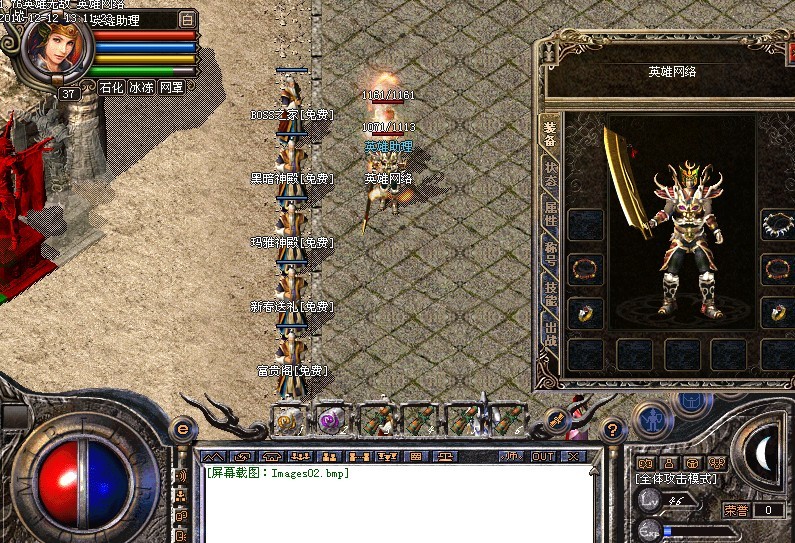
Task: Toggle the 冰冻 button
Action: 141,88
